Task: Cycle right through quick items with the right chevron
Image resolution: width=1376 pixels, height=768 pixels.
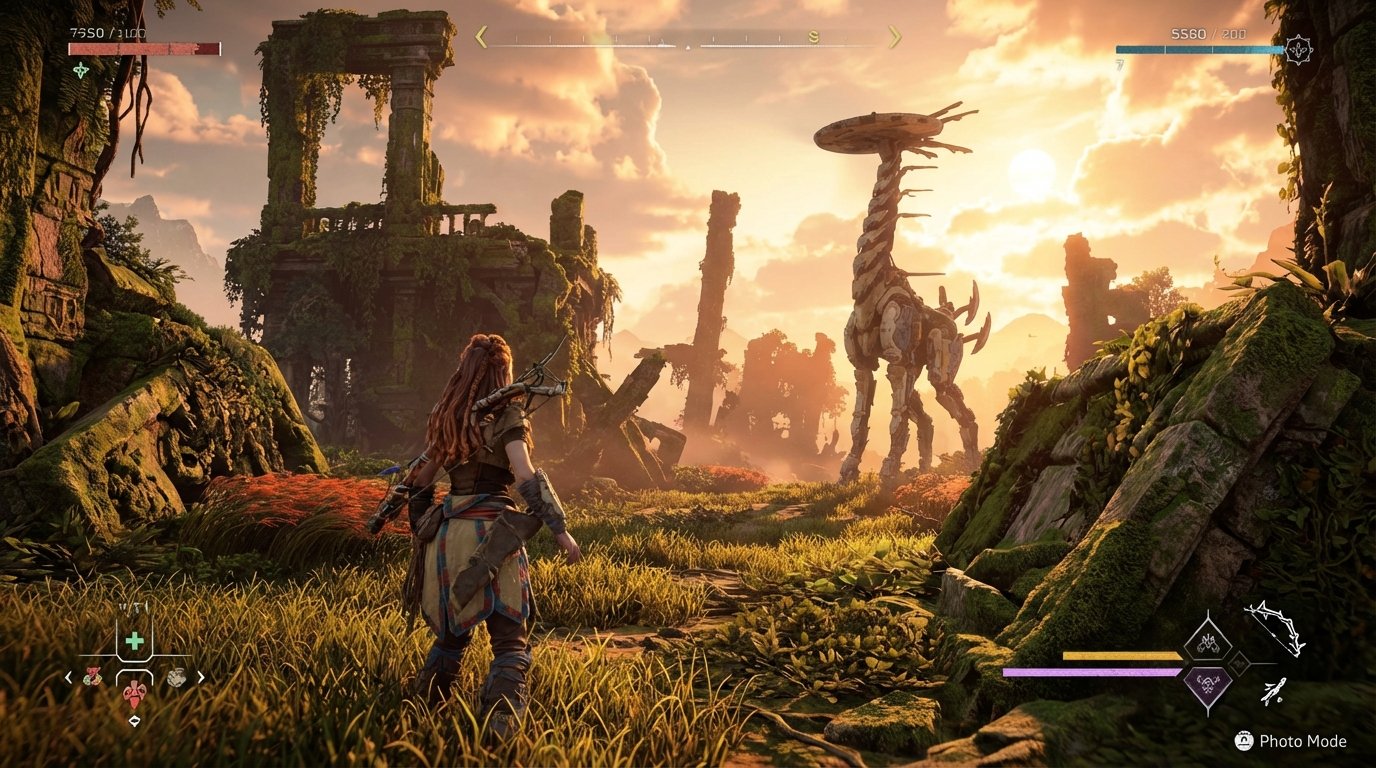Action: coord(200,677)
